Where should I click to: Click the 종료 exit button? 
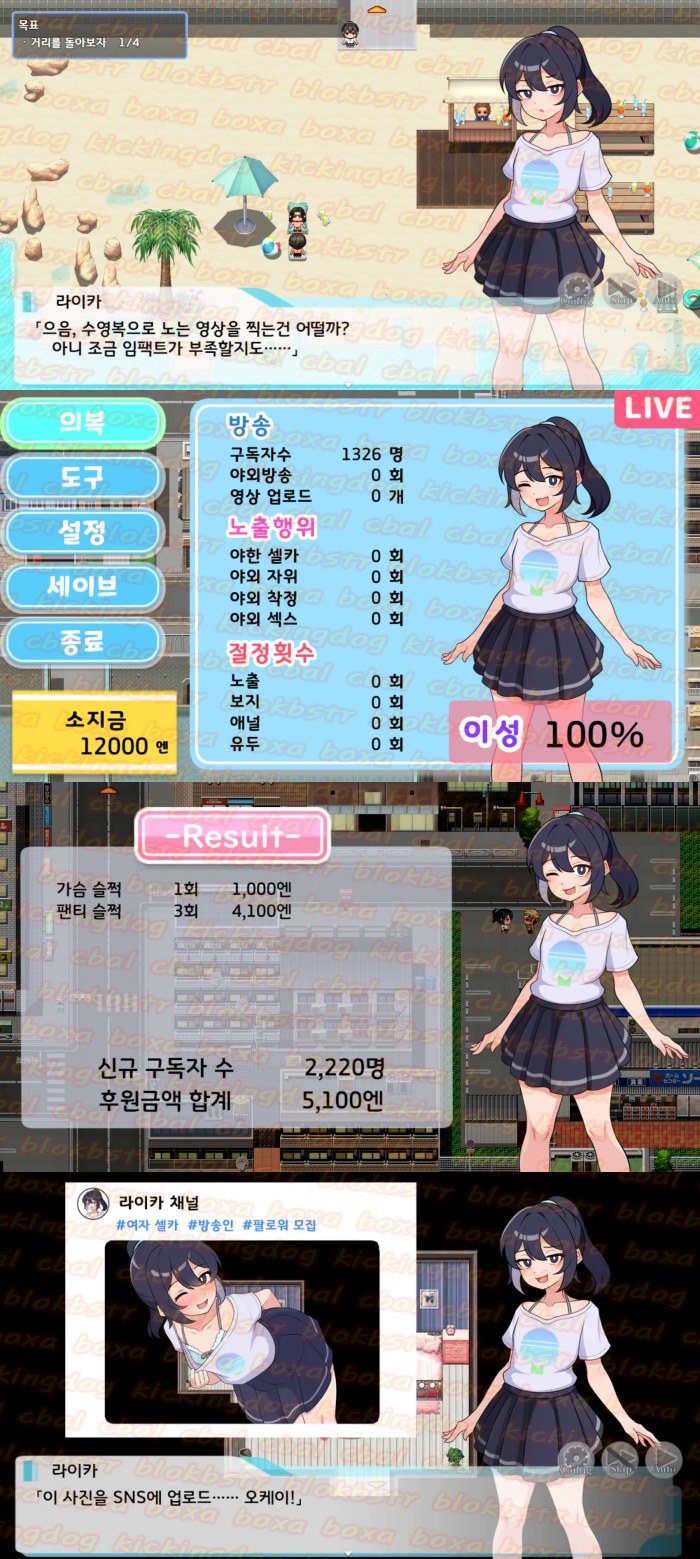click(82, 641)
